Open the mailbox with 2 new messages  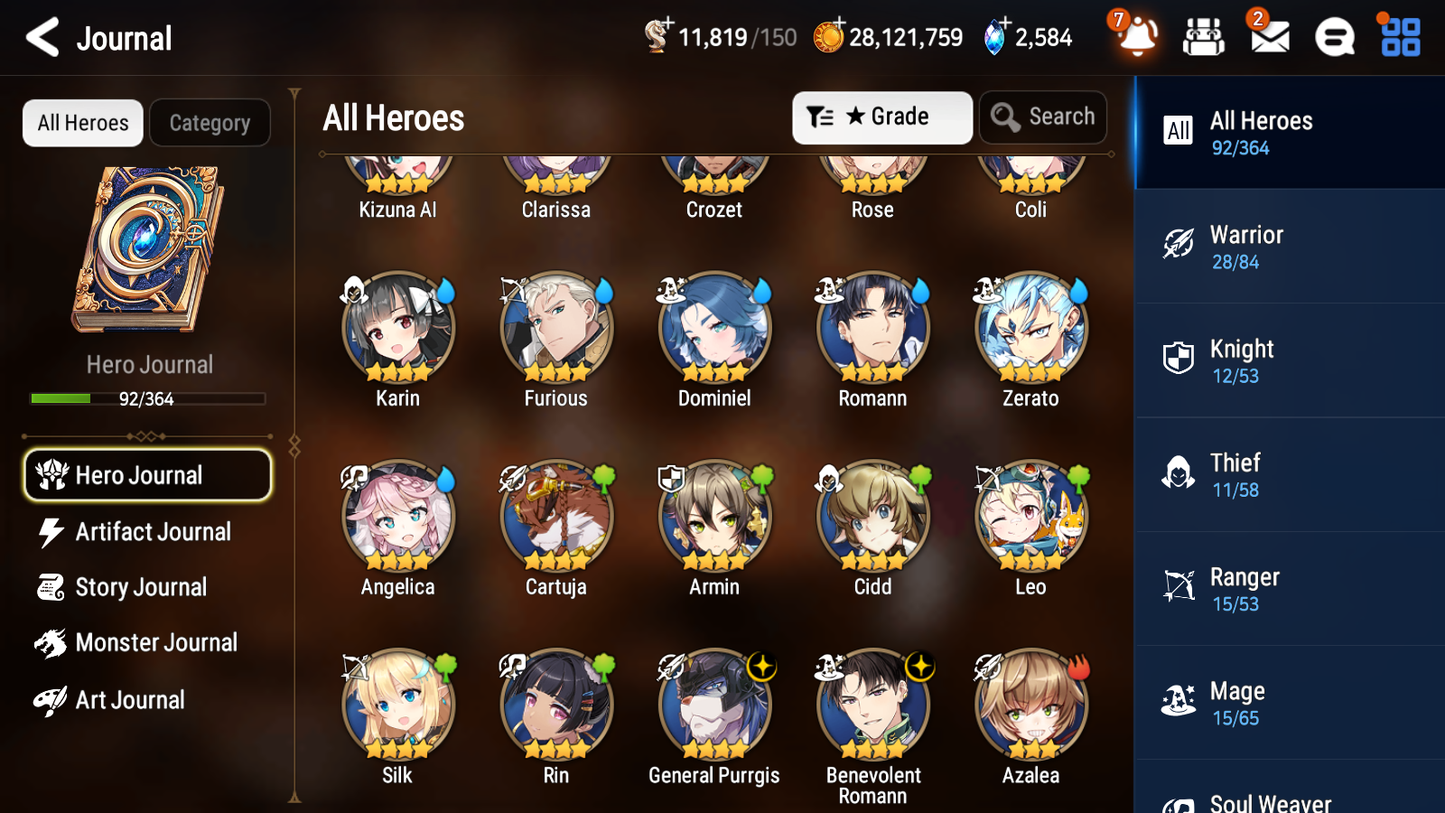point(1268,36)
